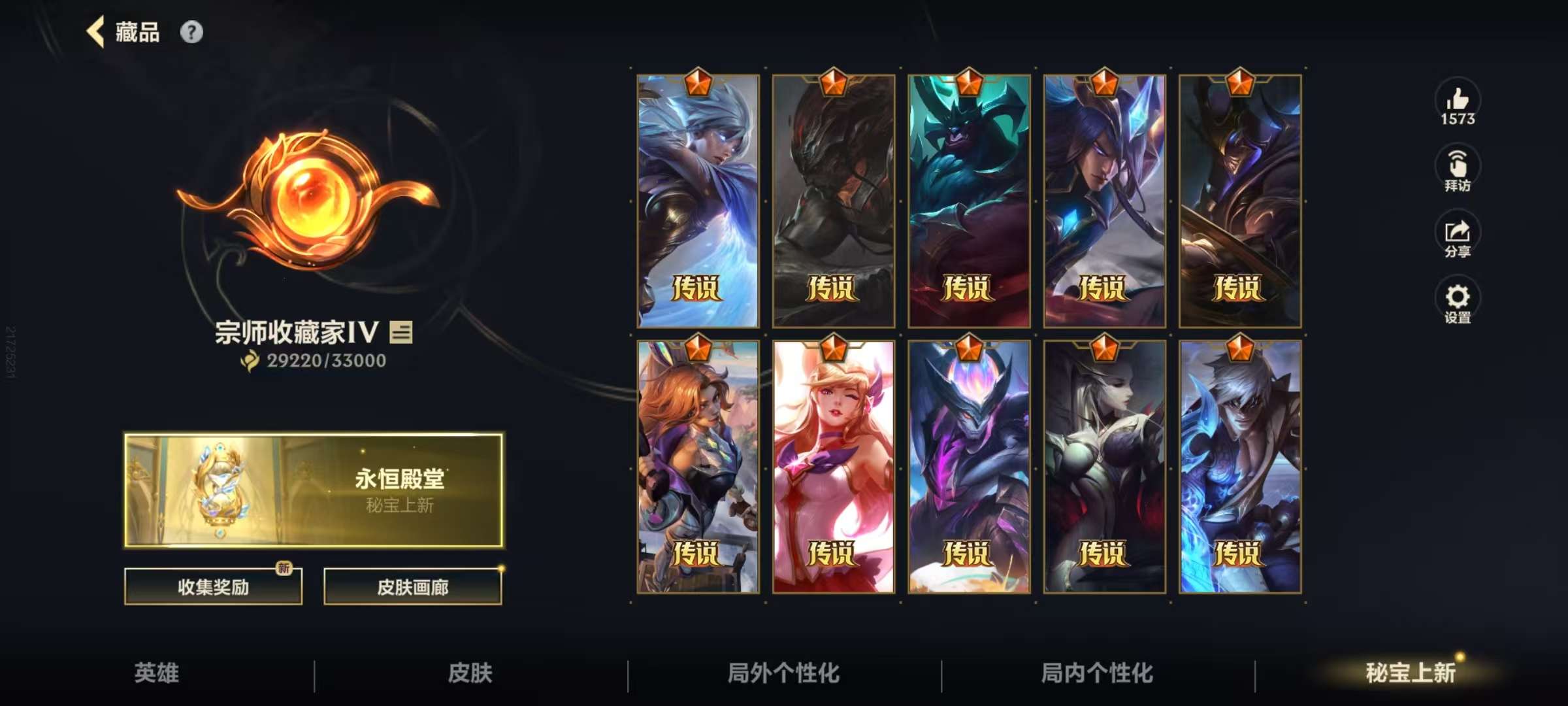Switch to the 英雄 tab
Viewport: 1568px width, 706px height.
[157, 675]
